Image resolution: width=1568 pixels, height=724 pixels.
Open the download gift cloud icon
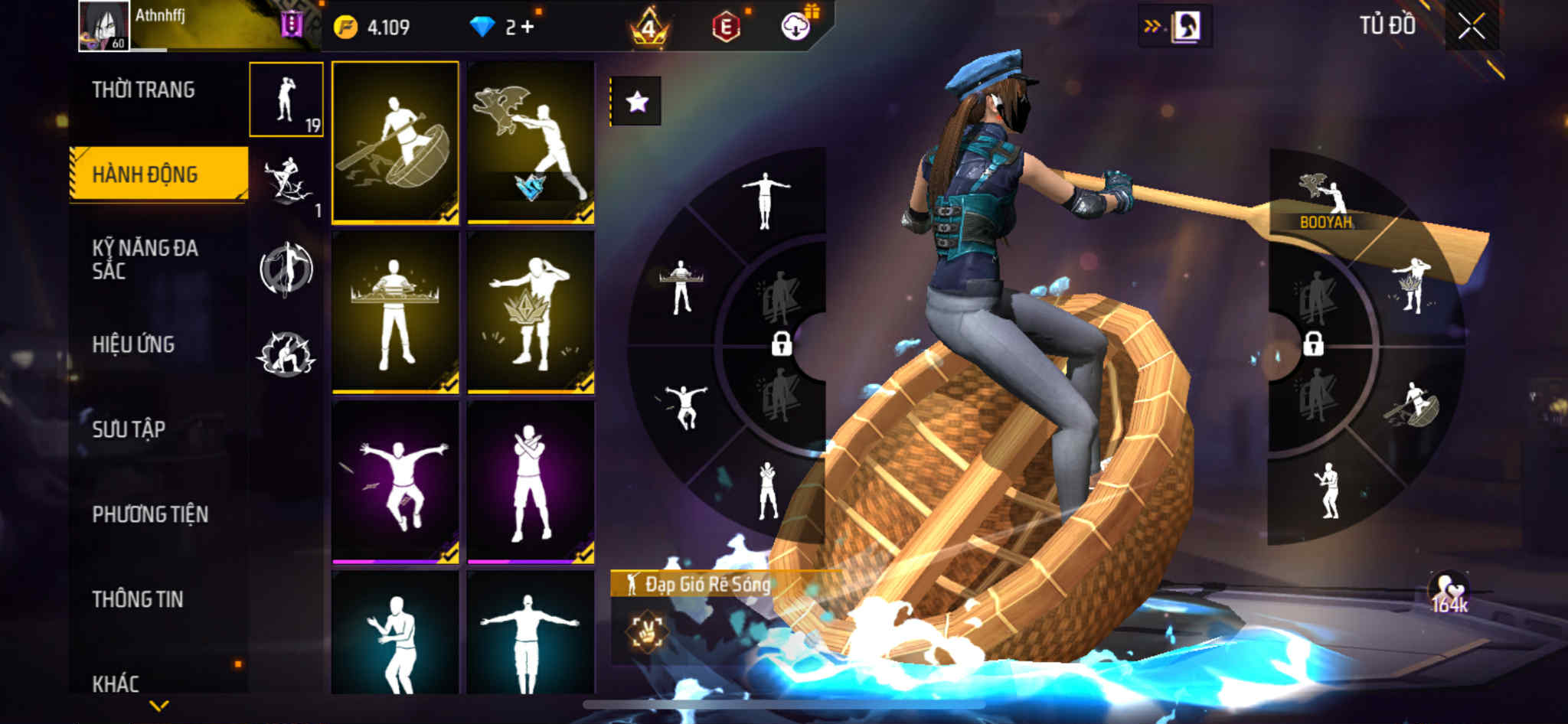(796, 28)
